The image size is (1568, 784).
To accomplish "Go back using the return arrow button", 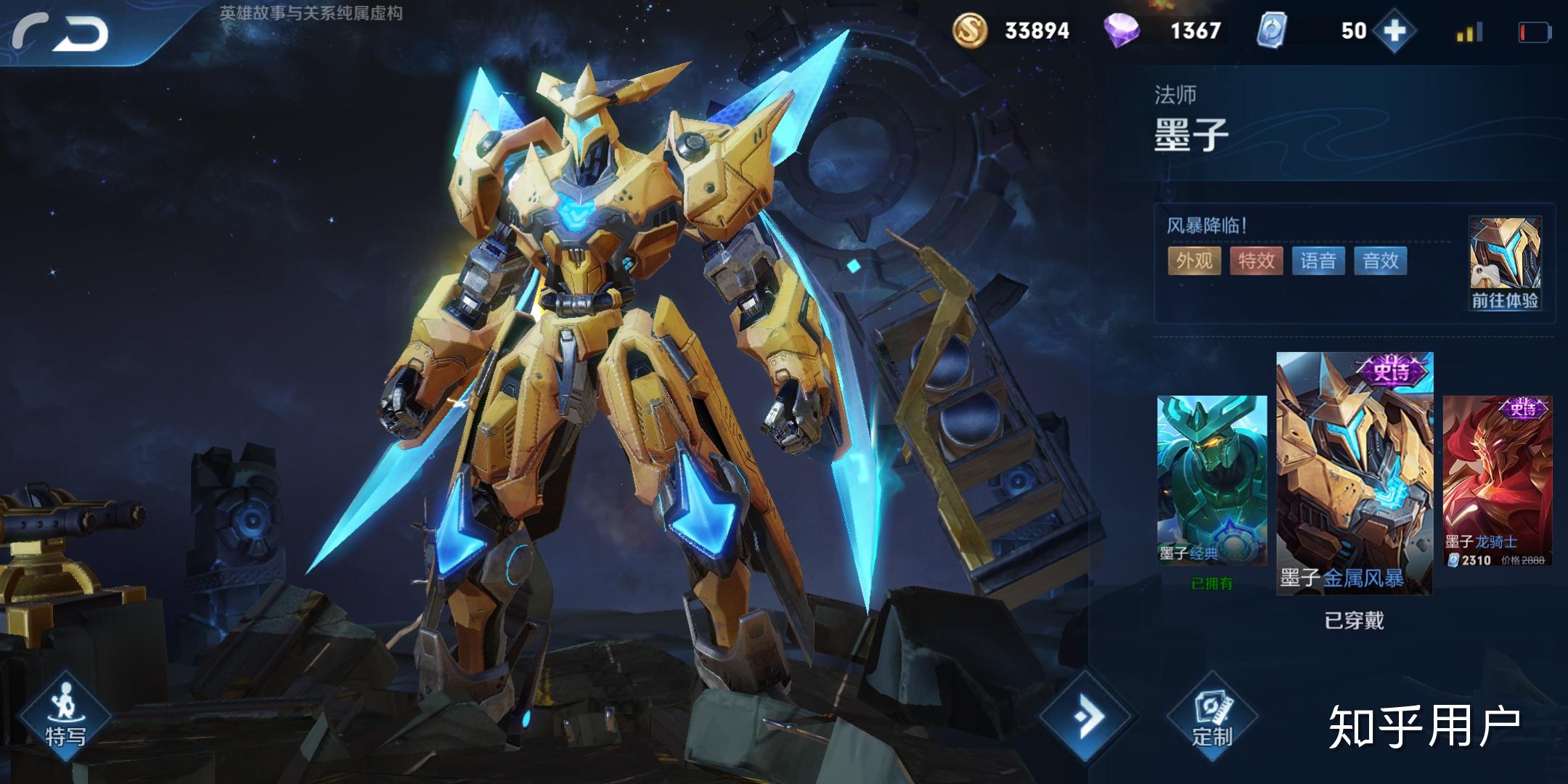I will [x=62, y=33].
